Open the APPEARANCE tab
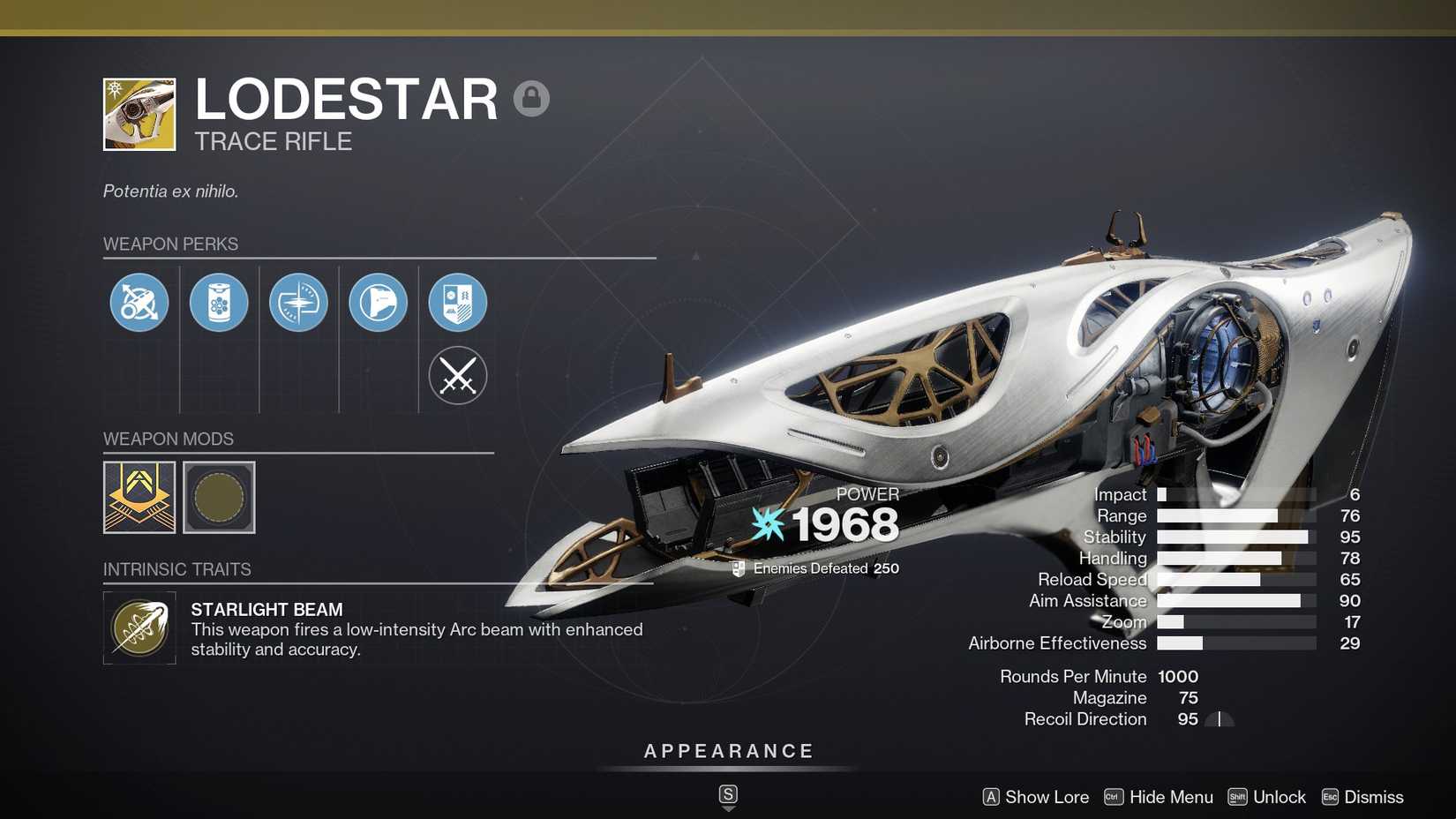 click(x=727, y=751)
